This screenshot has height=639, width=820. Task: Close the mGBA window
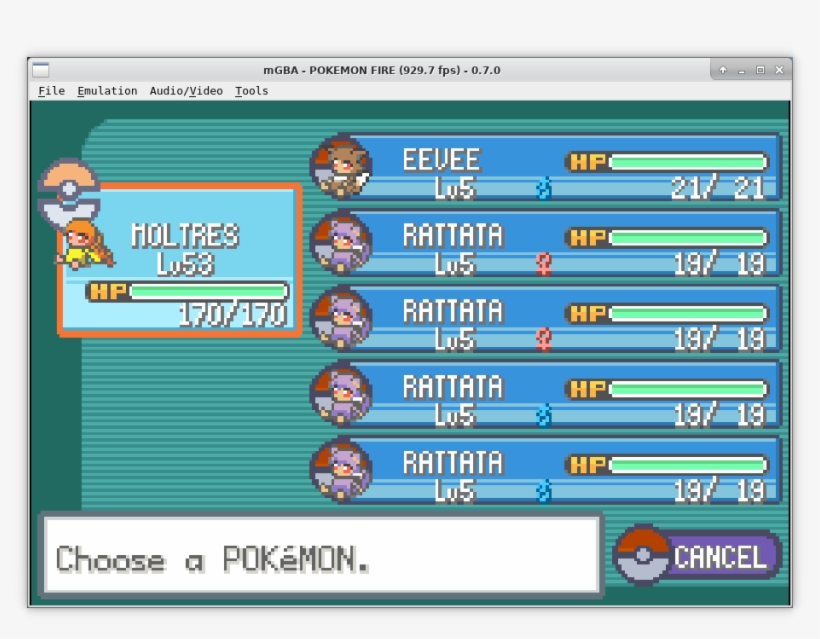click(x=778, y=70)
